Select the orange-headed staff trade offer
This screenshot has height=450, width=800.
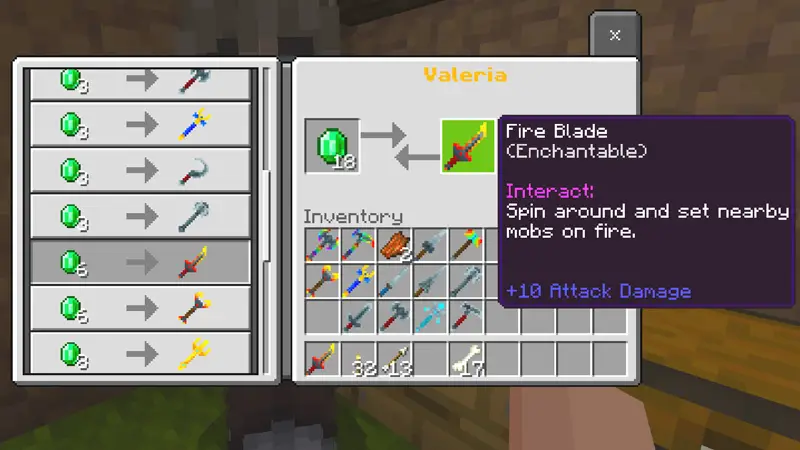(139, 309)
